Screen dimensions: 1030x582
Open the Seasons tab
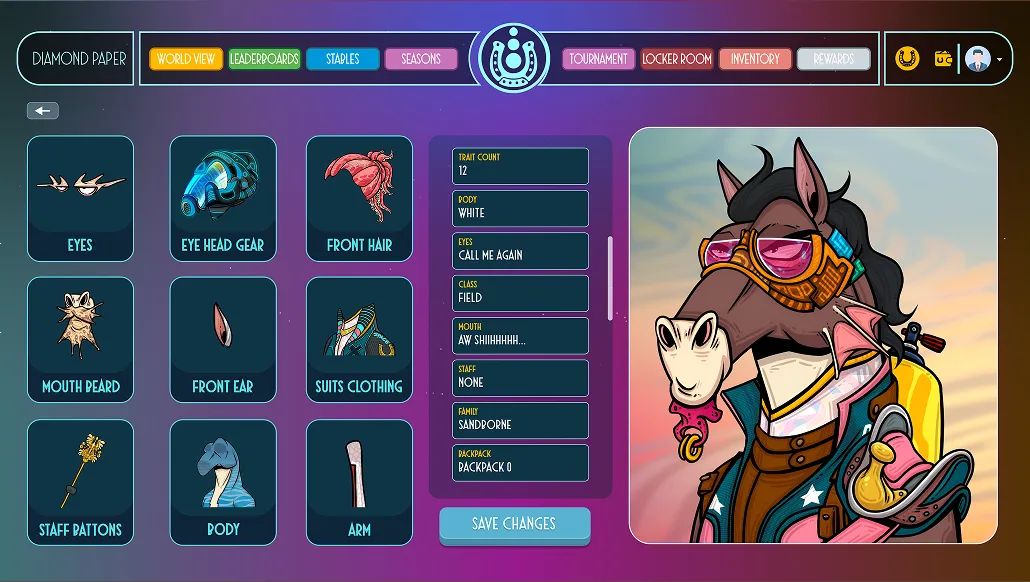pos(421,59)
